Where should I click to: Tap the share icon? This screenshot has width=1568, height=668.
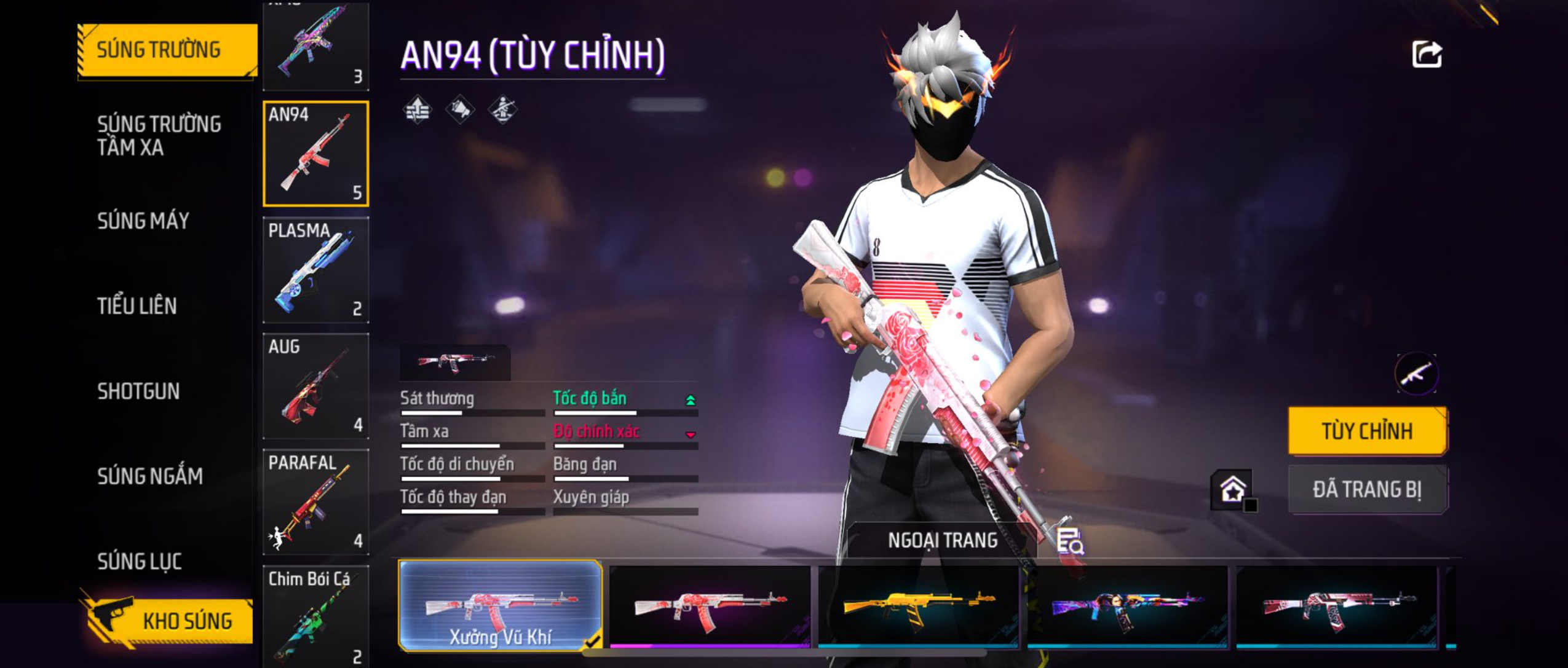click(x=1426, y=55)
